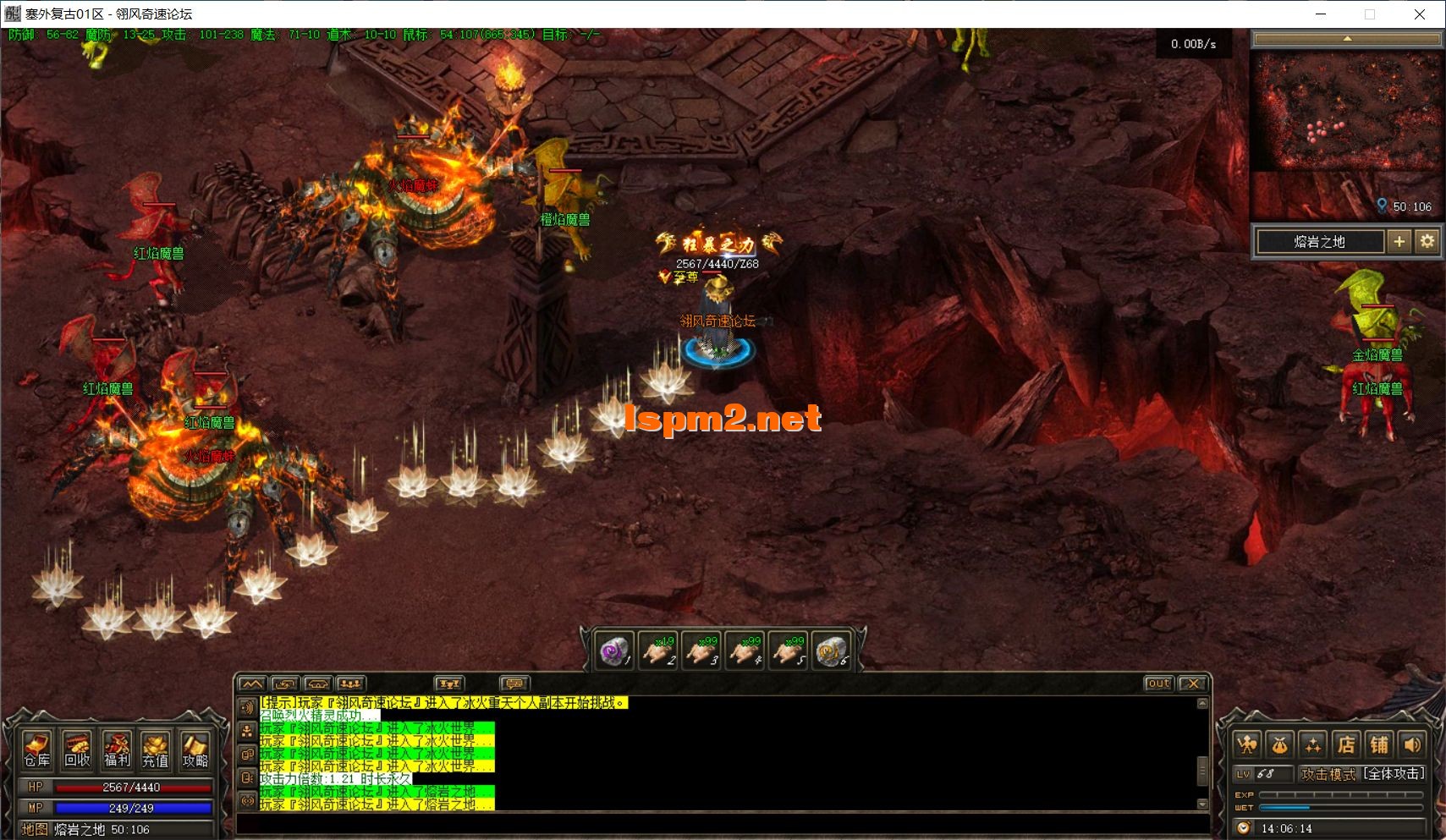
Task: Open the 充值 recharge menu
Action: pos(156,749)
